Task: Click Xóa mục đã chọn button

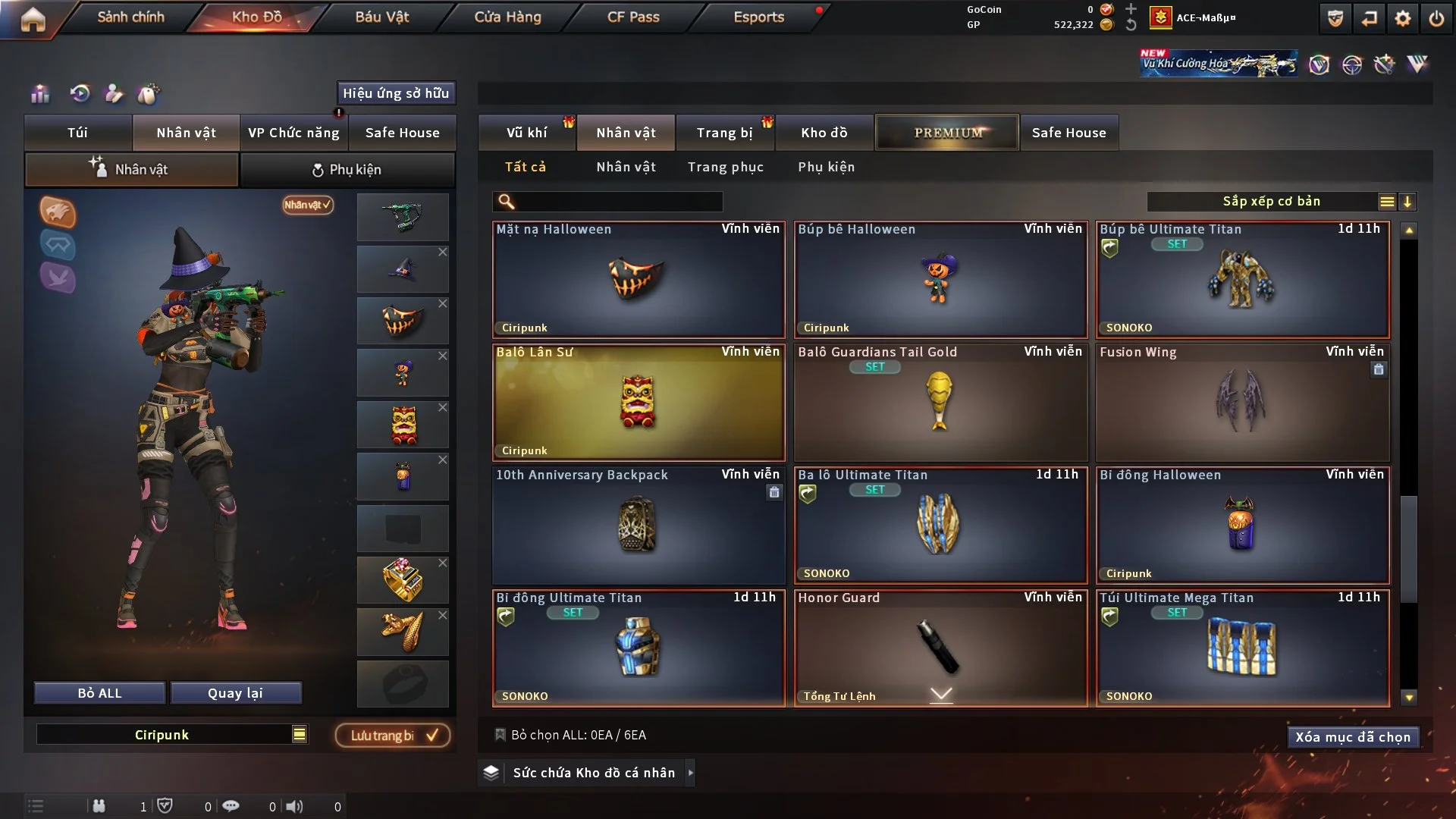Action: (1352, 737)
